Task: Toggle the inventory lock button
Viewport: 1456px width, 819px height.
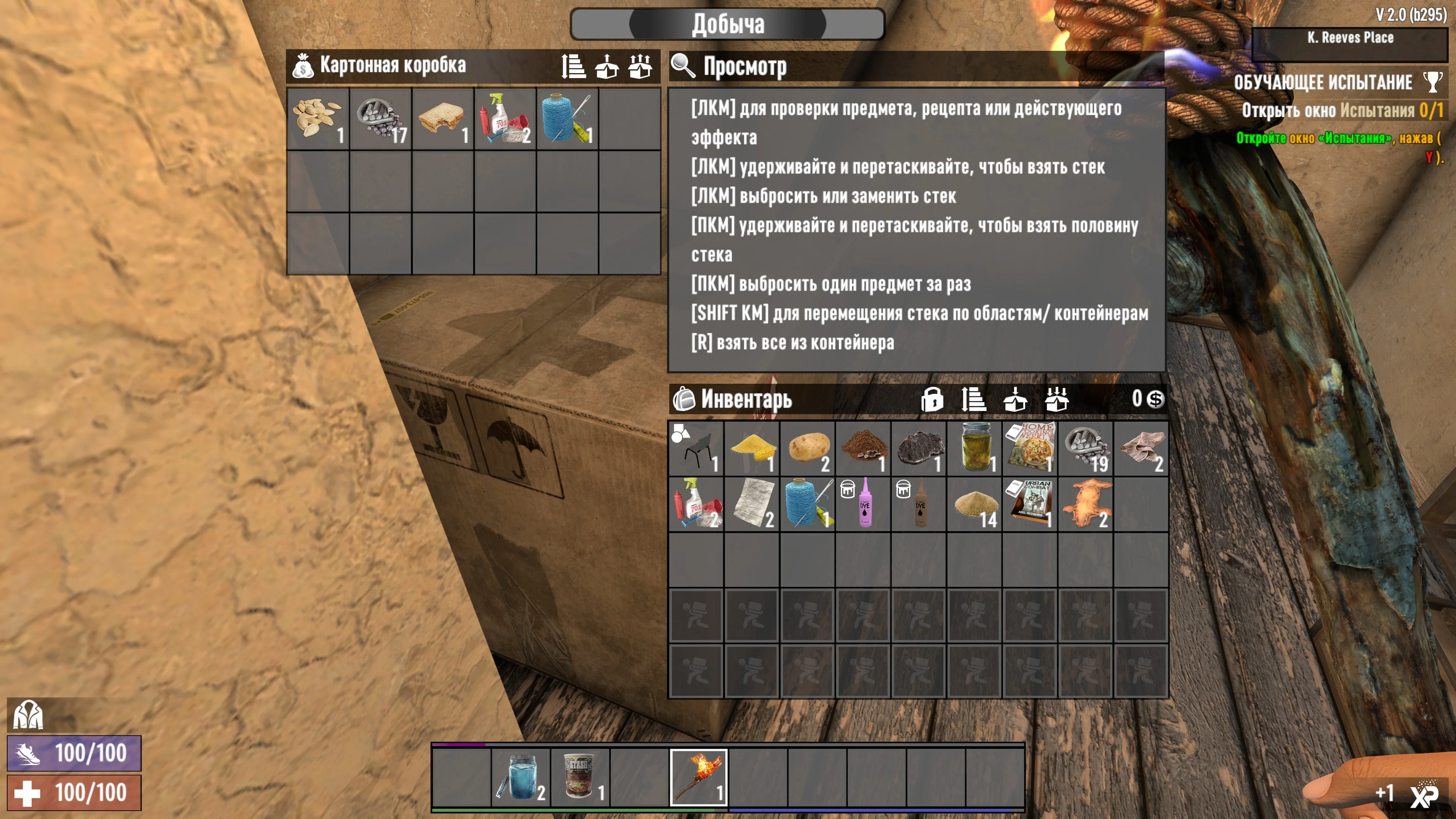Action: click(x=932, y=400)
